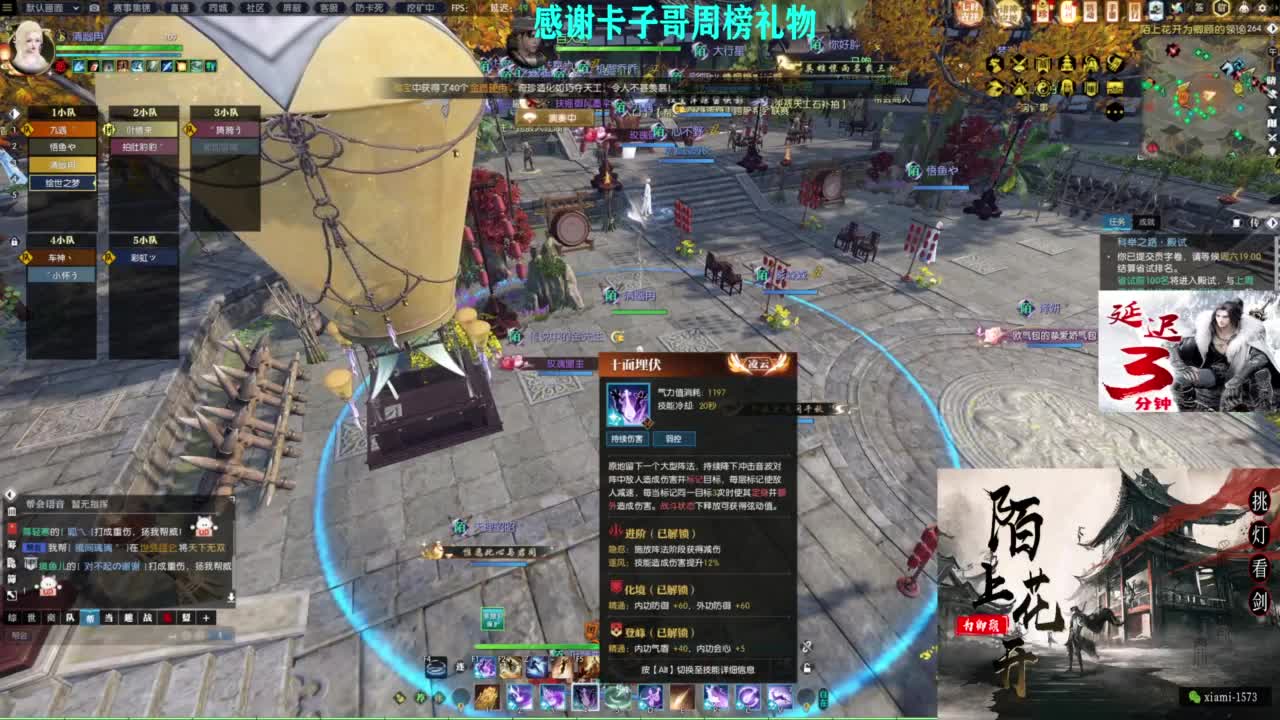Select the 帮 guild chat tab
This screenshot has width=1280, height=720.
[x=91, y=617]
